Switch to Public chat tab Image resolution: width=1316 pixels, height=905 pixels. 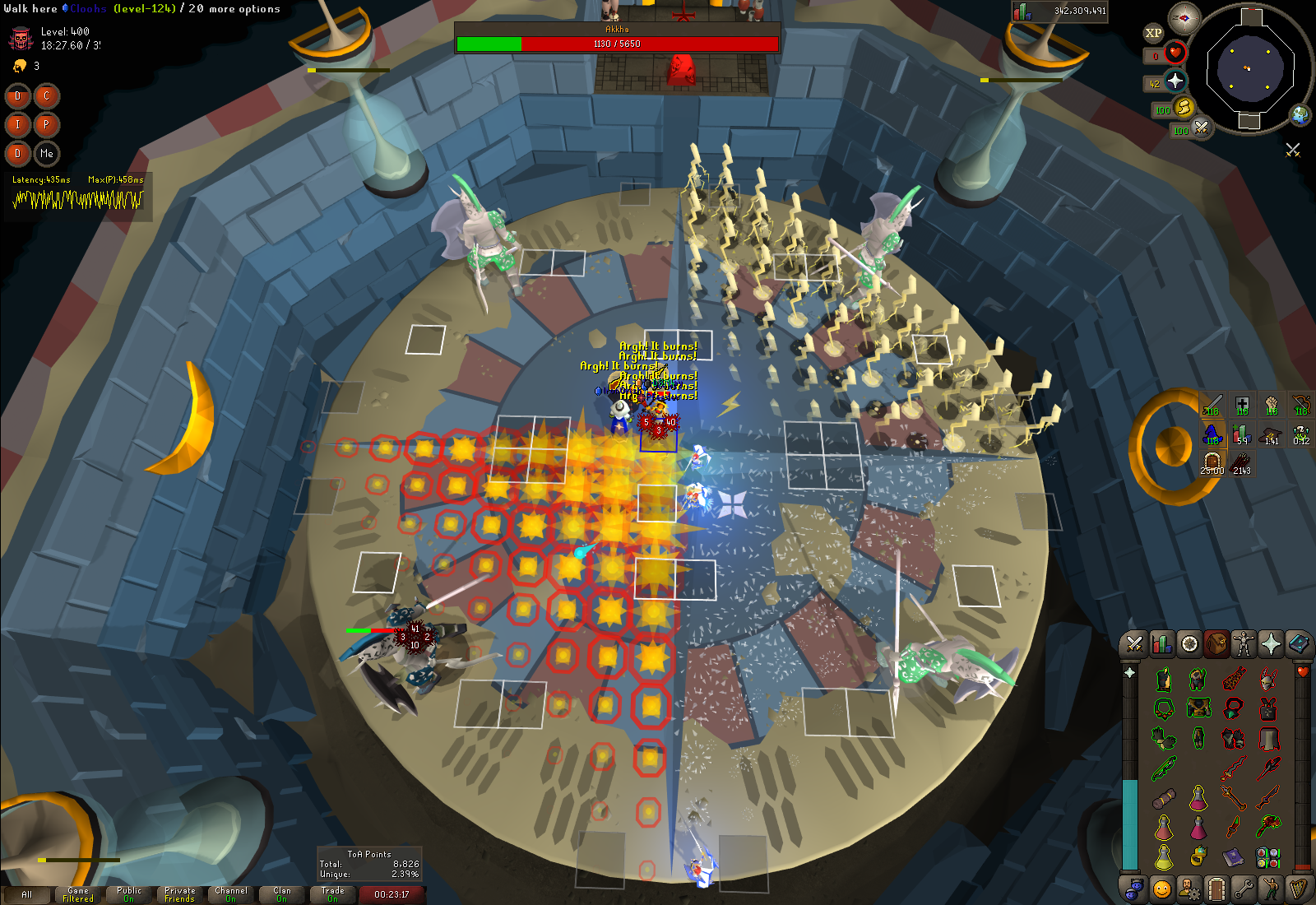pos(129,894)
